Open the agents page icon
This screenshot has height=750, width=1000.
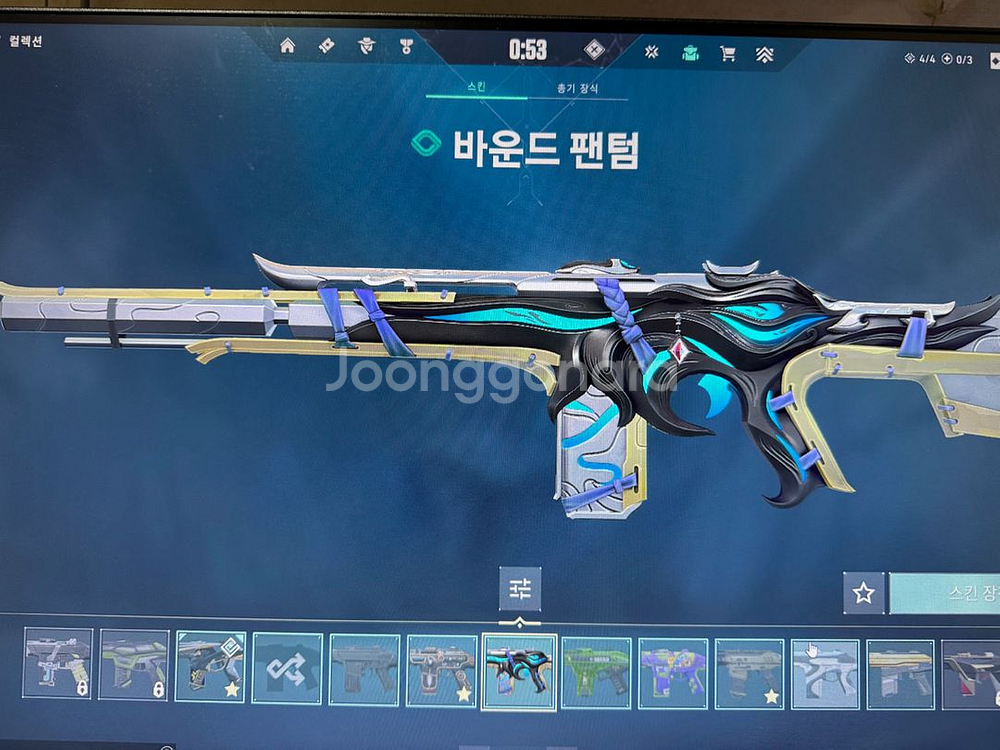pos(366,45)
